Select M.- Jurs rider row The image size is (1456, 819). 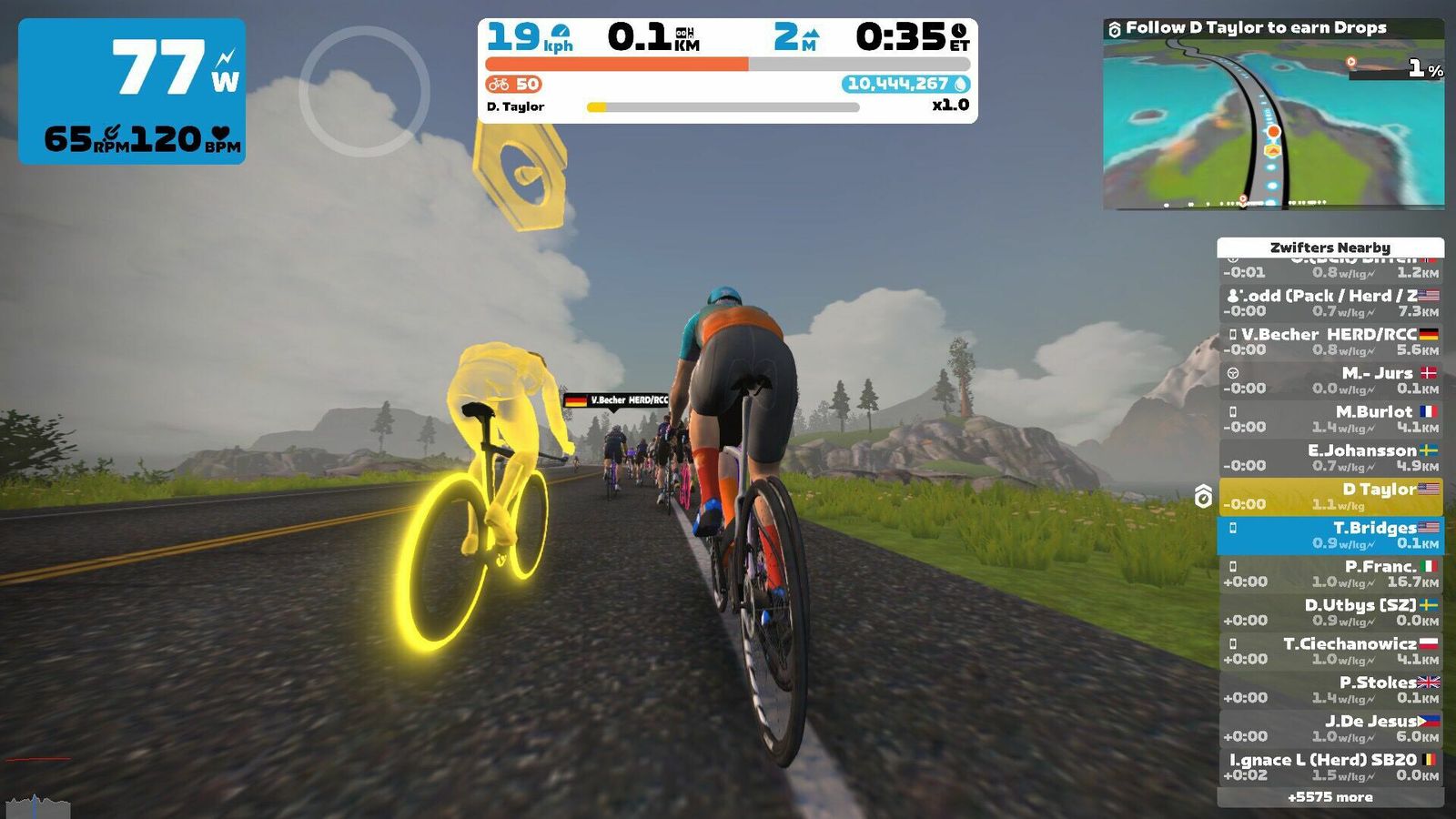(1330, 380)
